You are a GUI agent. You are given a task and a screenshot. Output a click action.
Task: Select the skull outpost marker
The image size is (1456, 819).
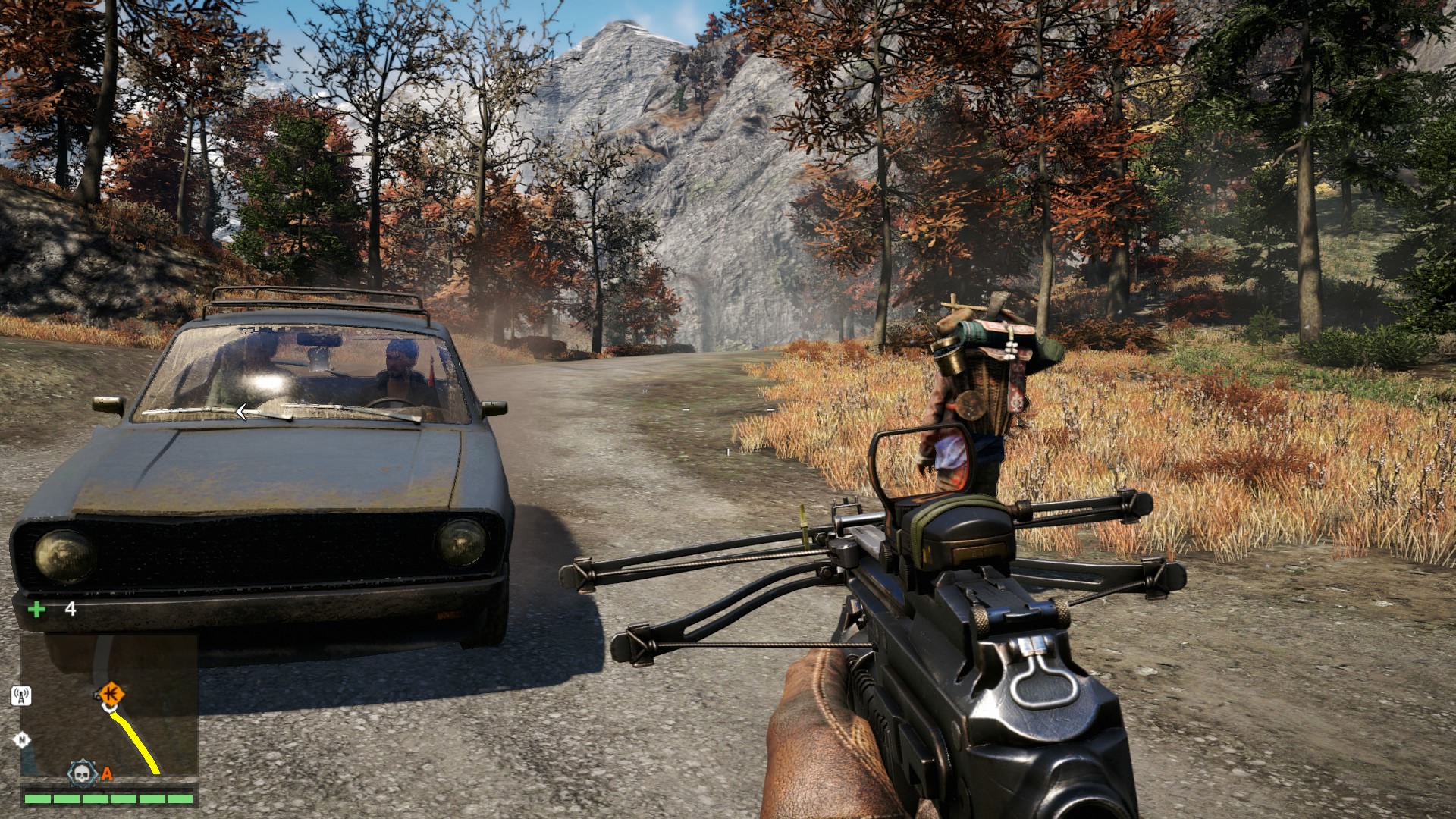click(82, 773)
